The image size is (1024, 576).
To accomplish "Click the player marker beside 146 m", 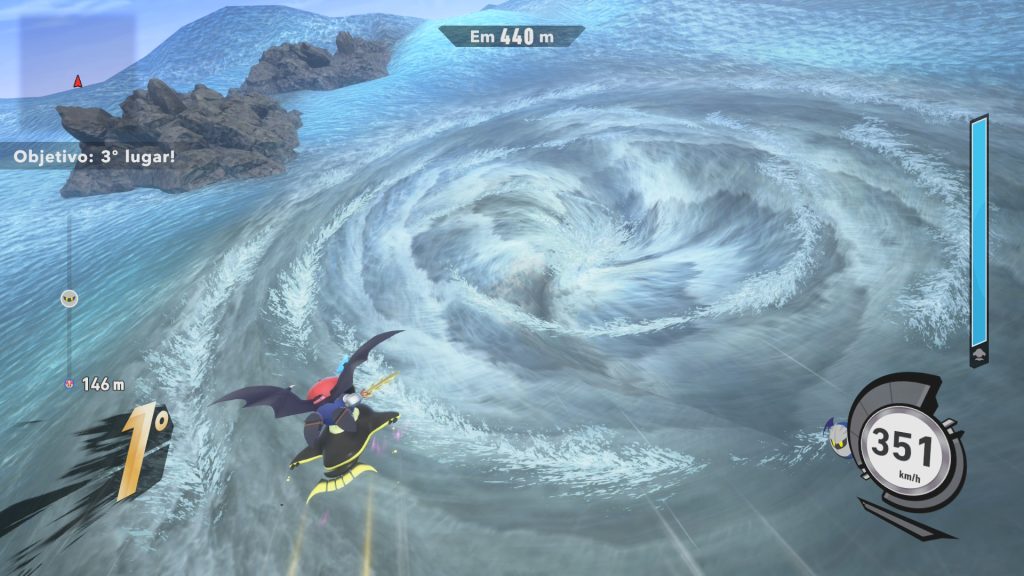I will (69, 383).
